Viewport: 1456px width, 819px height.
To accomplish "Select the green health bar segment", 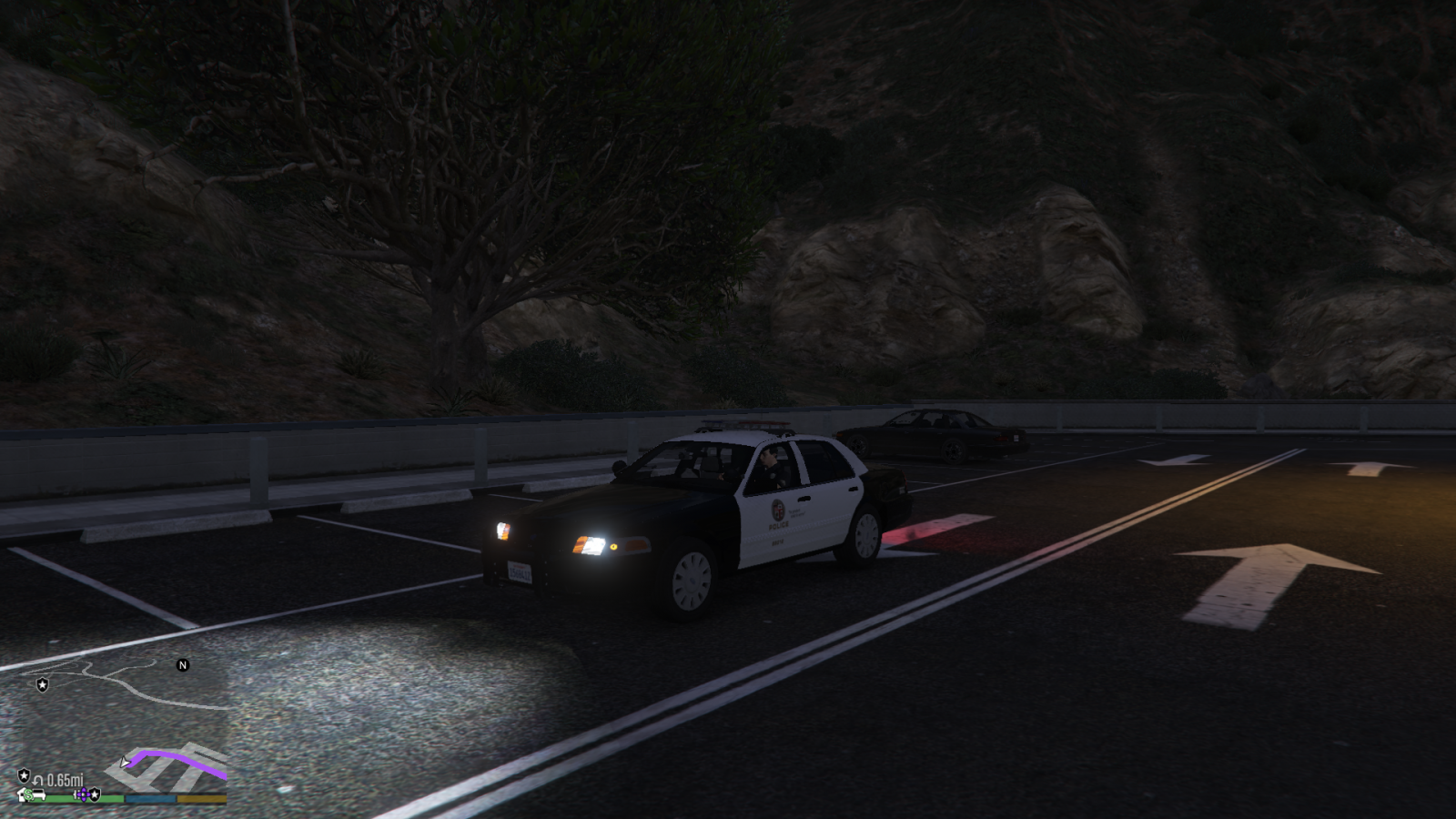I will point(111,799).
